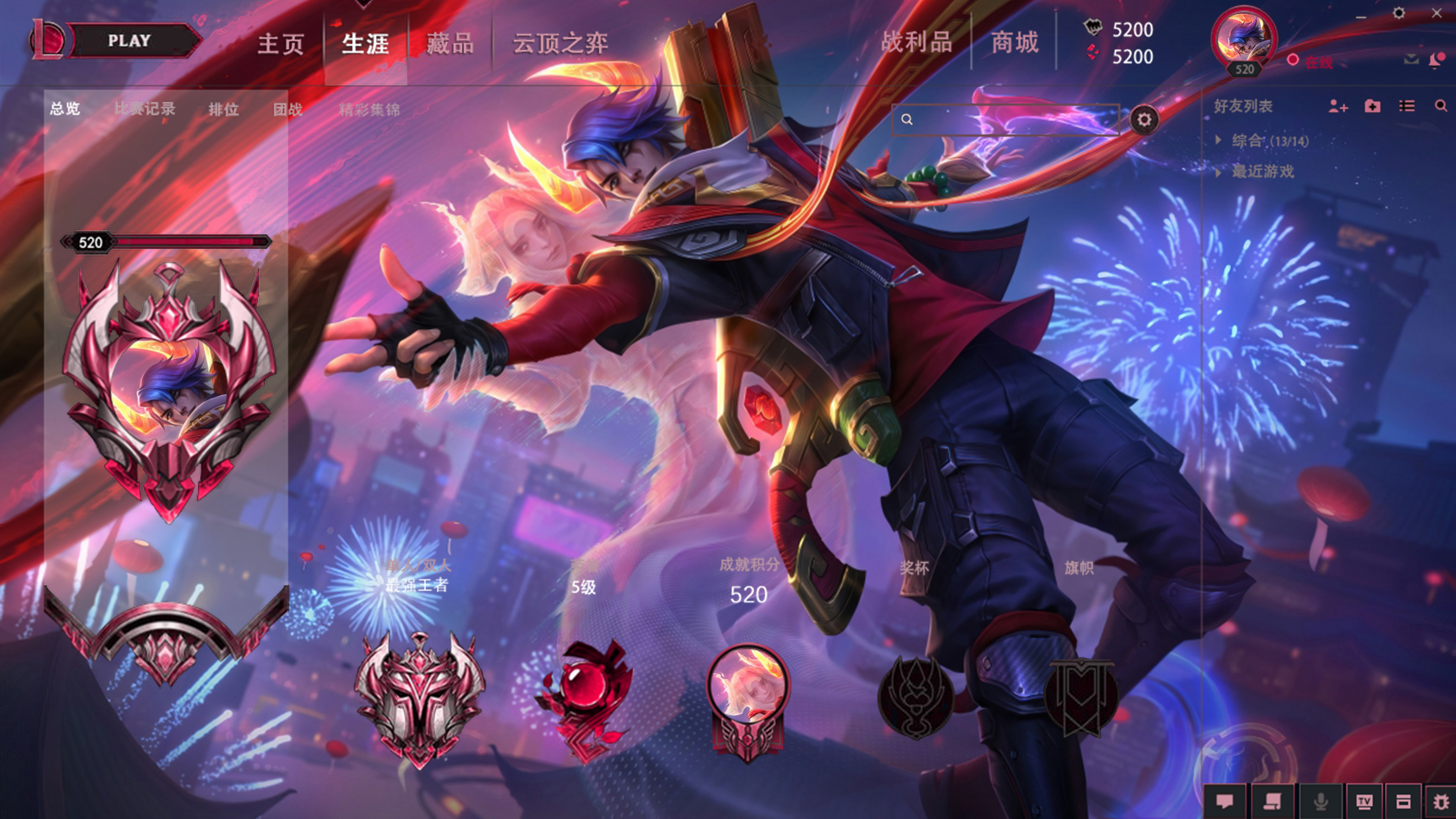Screen dimensions: 1456x819
Task: Open the 云顶之弈 tab
Action: (x=560, y=44)
